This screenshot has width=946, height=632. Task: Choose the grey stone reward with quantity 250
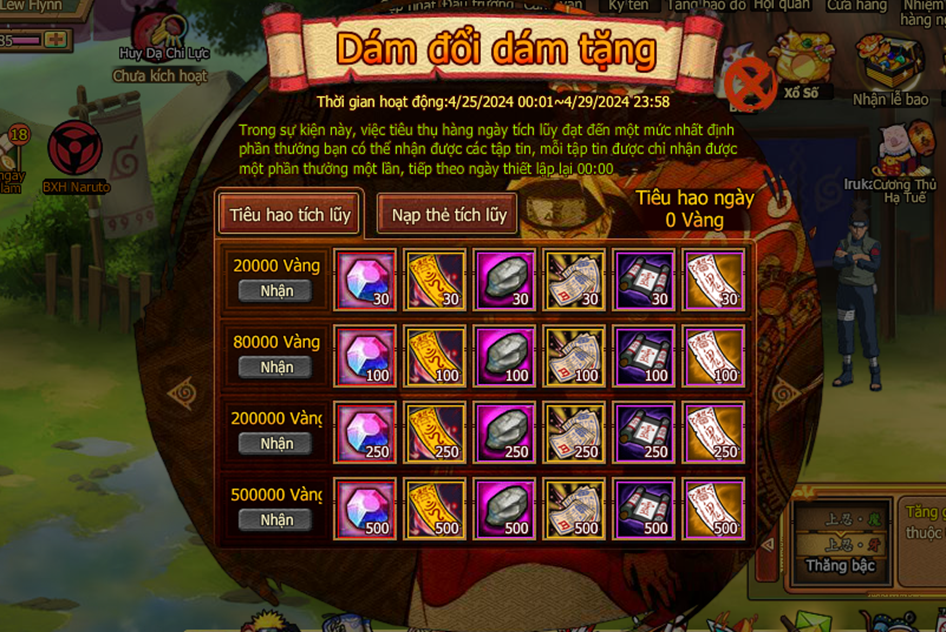tap(504, 433)
